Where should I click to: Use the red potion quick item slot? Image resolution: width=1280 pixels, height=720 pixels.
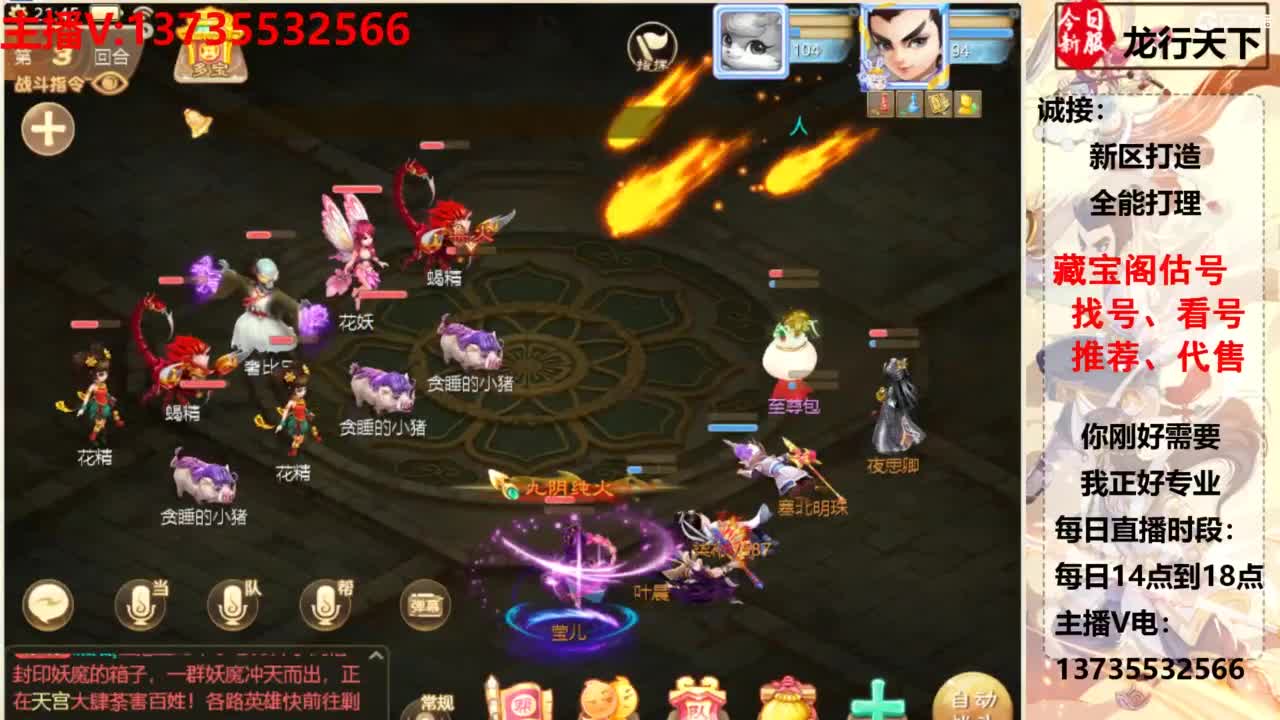pyautogui.click(x=881, y=104)
